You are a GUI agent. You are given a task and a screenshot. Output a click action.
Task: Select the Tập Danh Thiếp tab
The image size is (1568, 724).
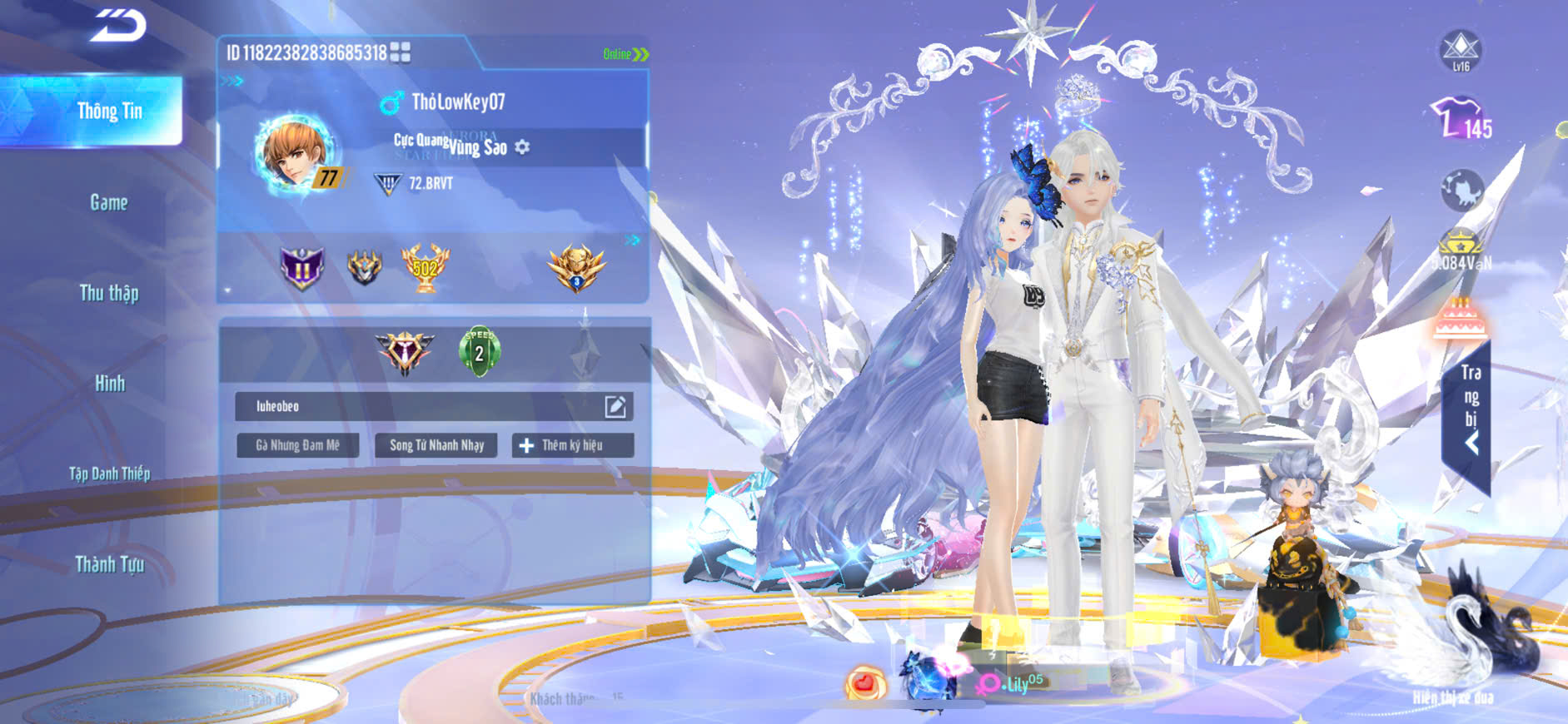tap(109, 474)
